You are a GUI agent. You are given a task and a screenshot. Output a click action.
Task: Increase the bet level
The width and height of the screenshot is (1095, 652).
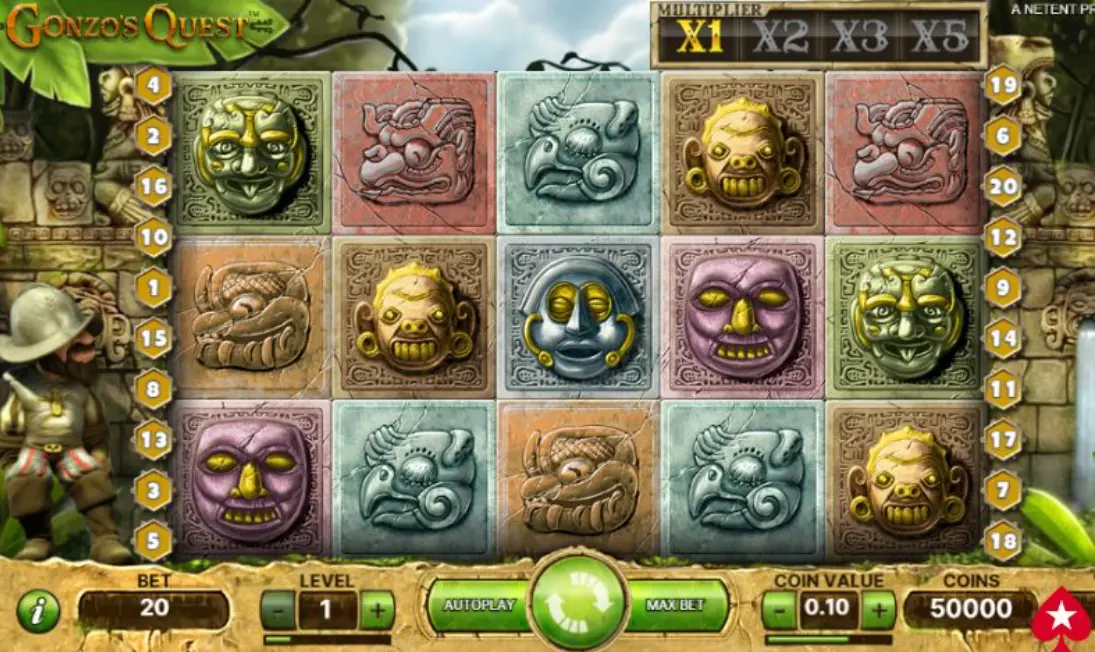(377, 609)
